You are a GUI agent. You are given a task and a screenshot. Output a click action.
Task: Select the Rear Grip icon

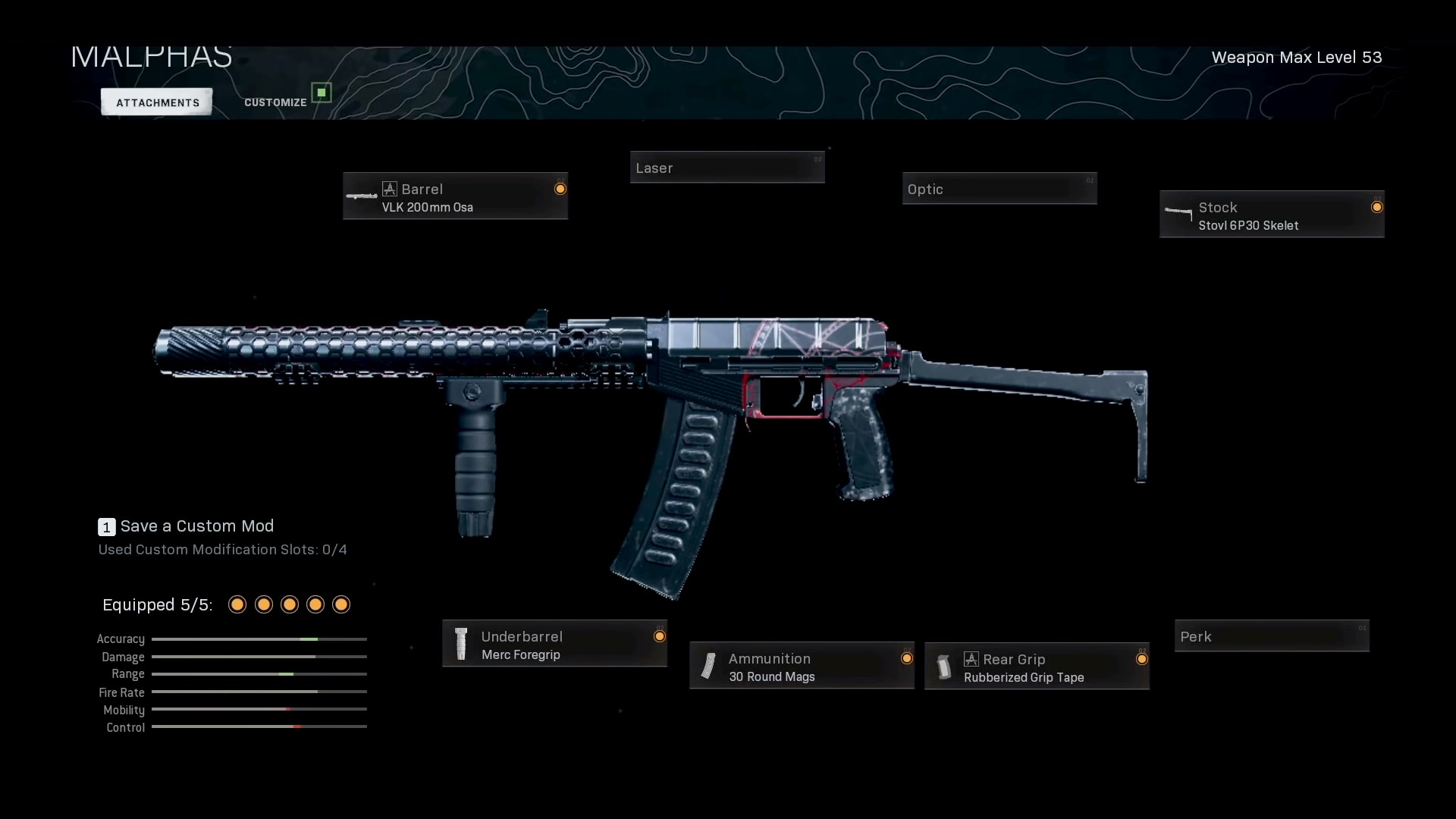944,667
